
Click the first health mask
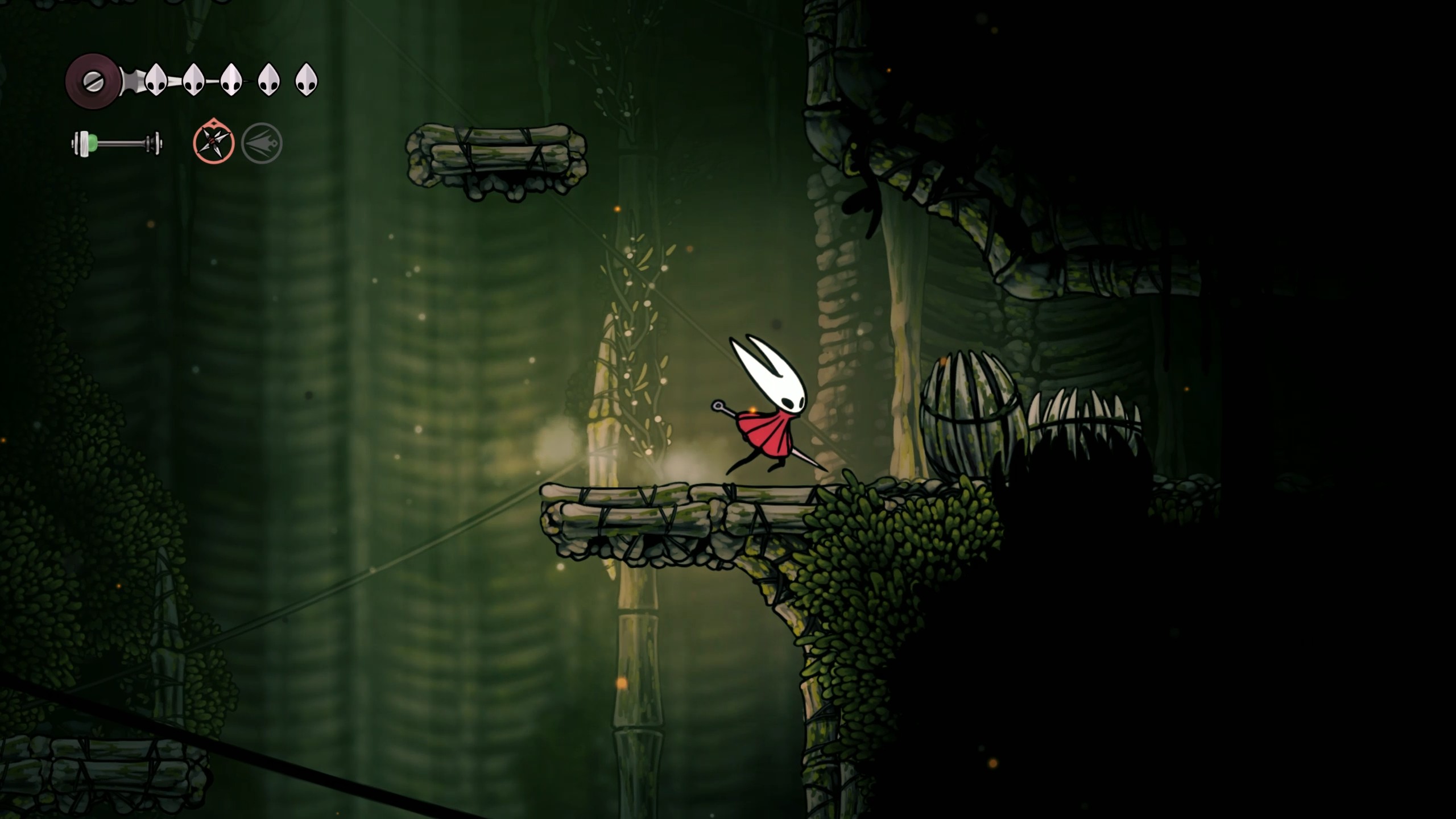tap(155, 78)
